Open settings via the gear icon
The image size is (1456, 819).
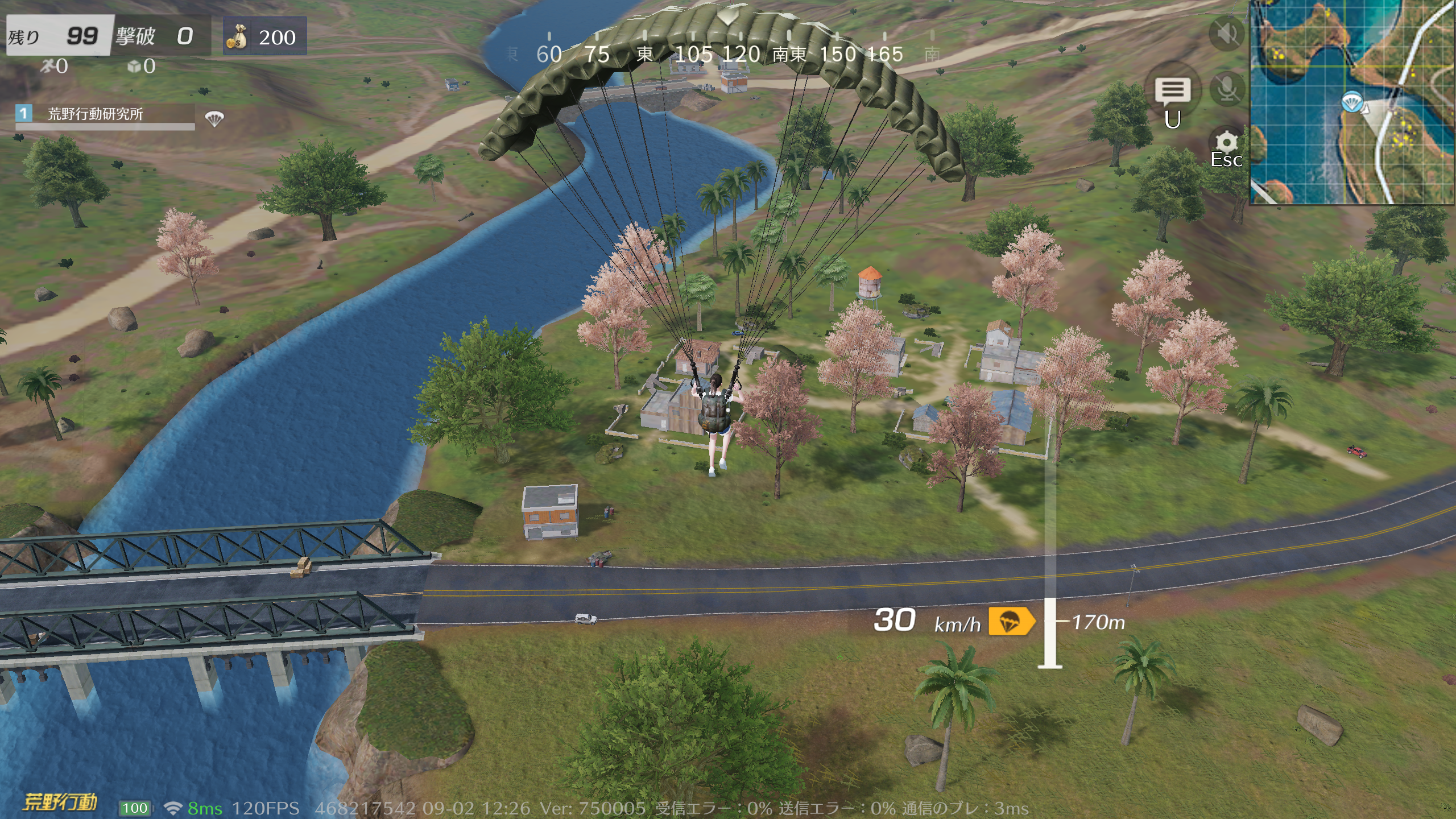point(1226,142)
